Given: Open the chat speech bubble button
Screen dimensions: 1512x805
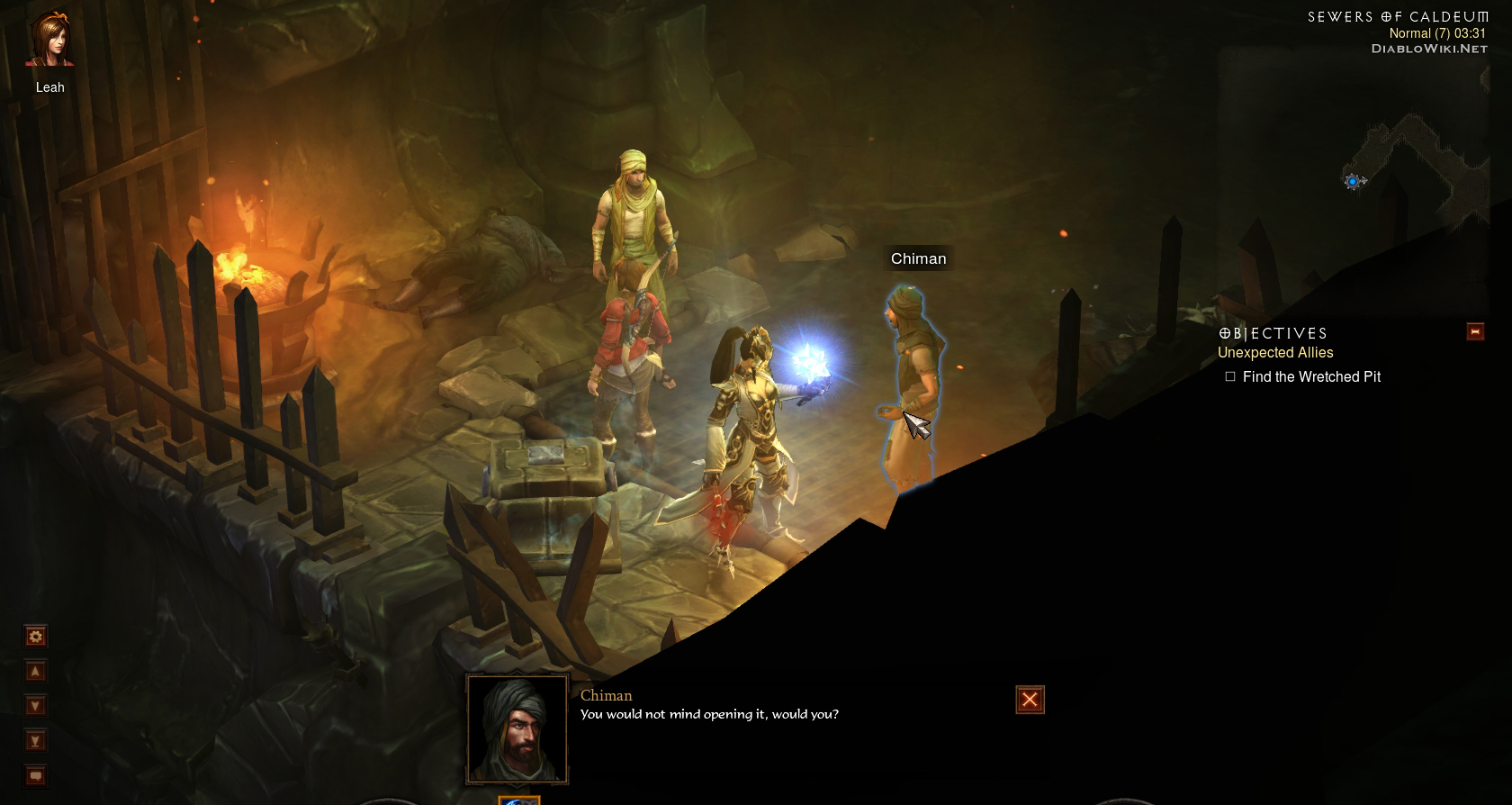Looking at the screenshot, I should (x=35, y=775).
